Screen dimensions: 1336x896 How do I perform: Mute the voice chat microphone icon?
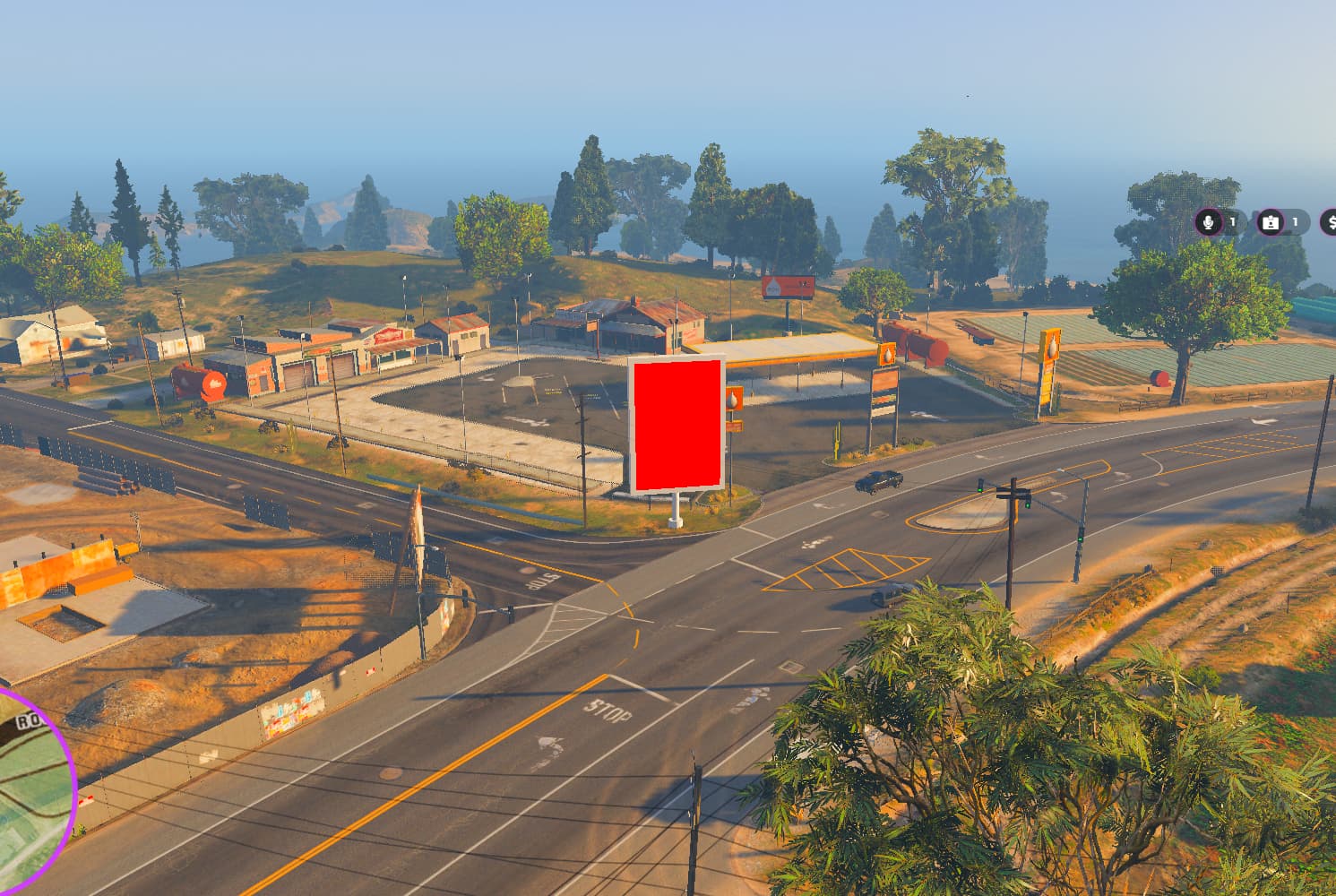[x=1212, y=222]
